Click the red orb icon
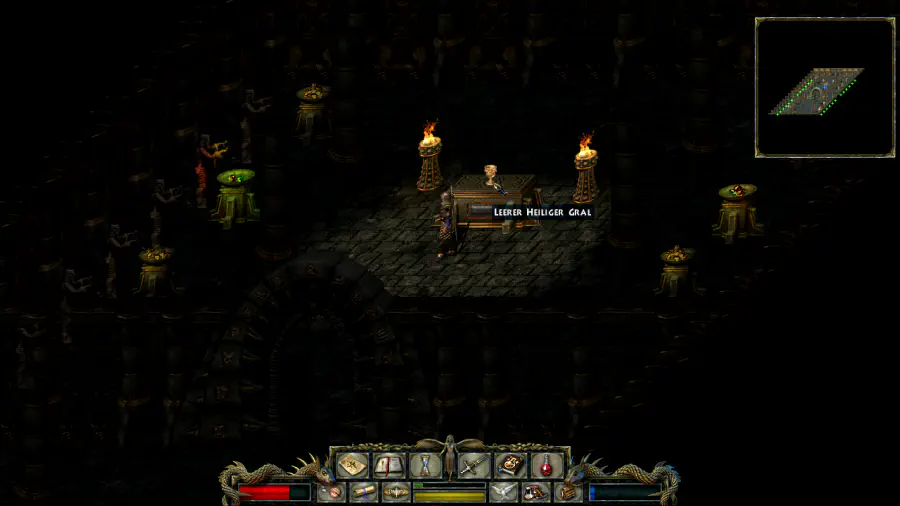 click(330, 492)
